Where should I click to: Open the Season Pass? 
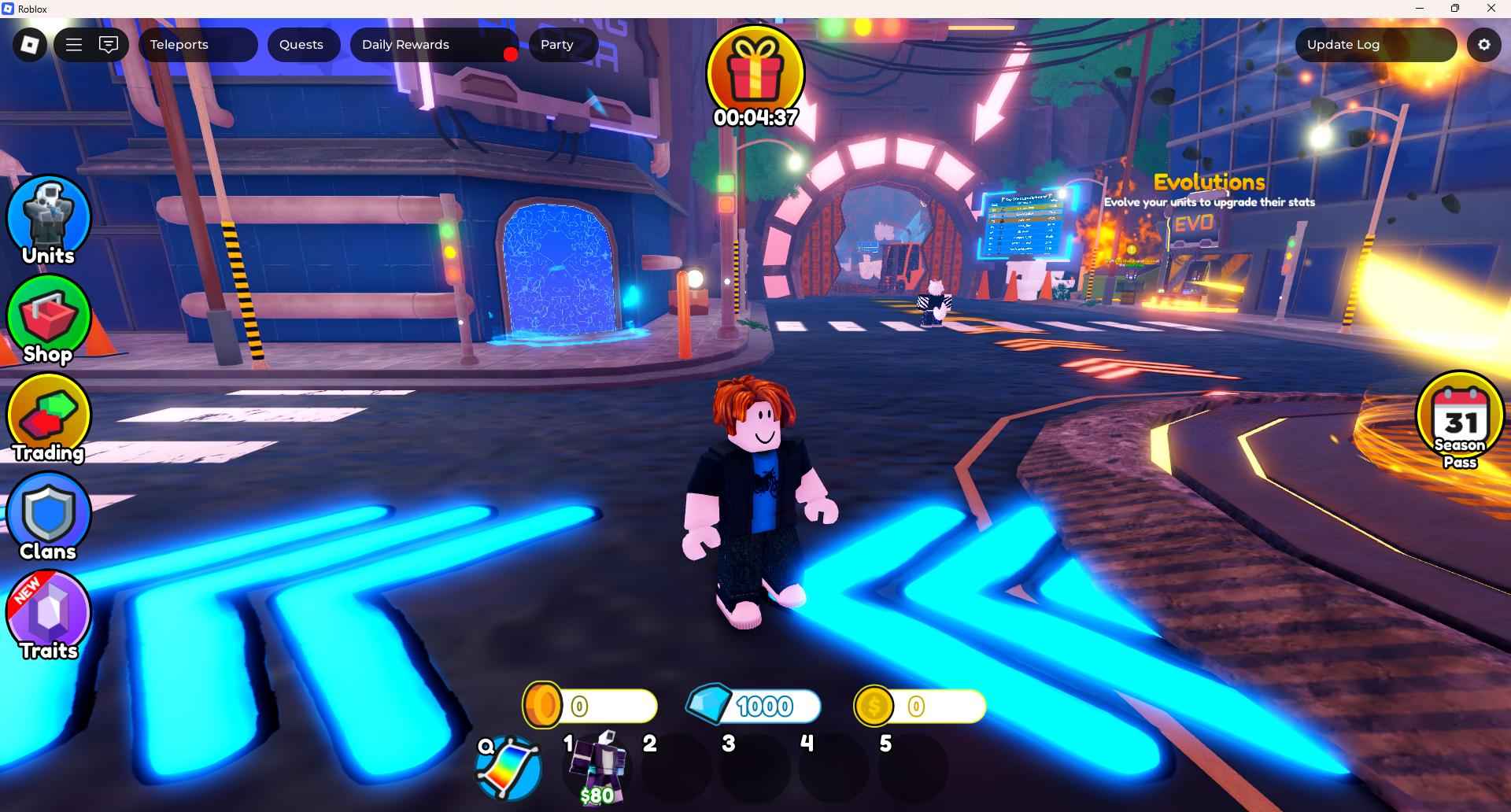tap(1460, 421)
